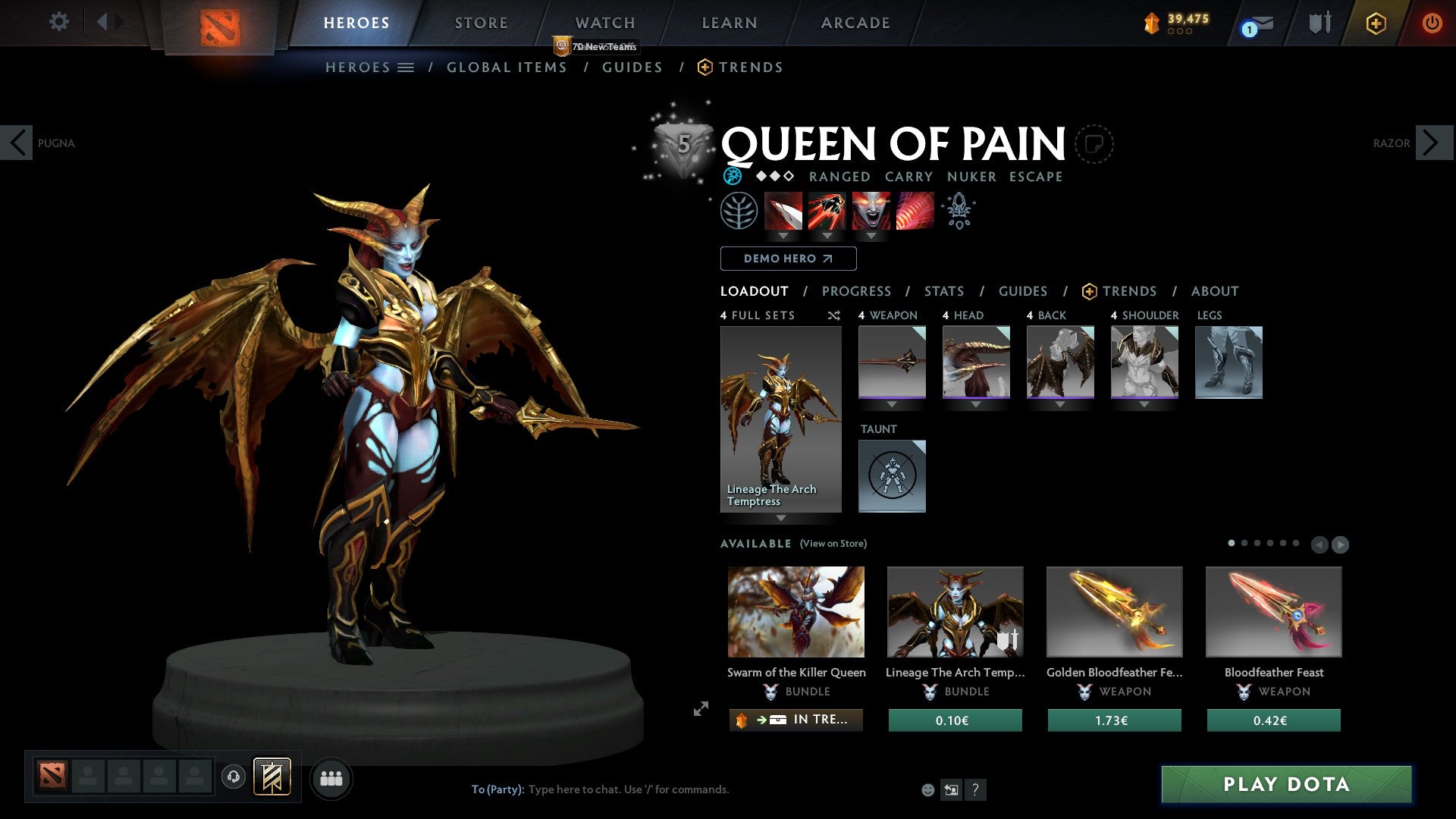
Task: Click the power/logout icon
Action: pos(1432,23)
